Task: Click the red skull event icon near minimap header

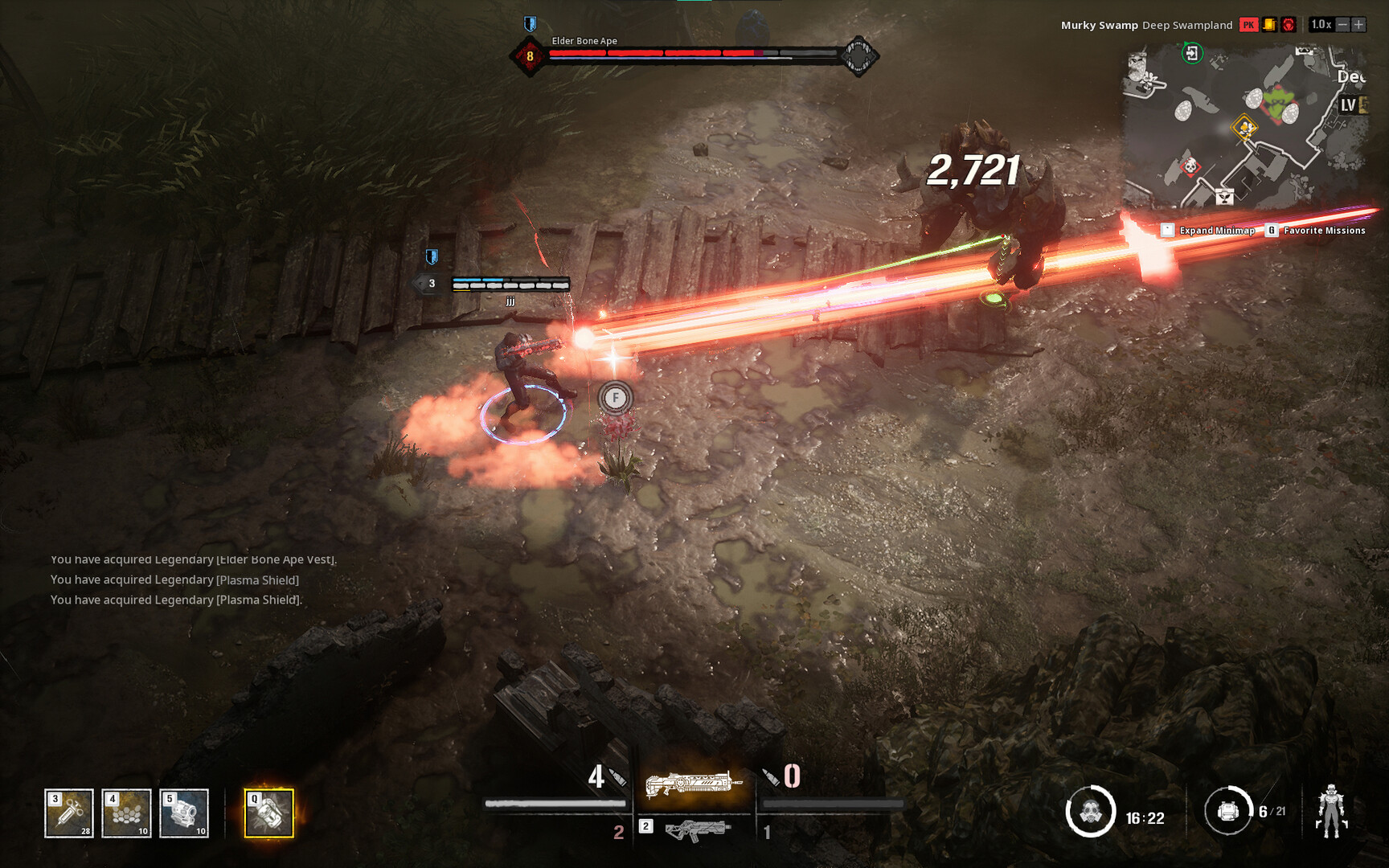Action: pos(1288,25)
